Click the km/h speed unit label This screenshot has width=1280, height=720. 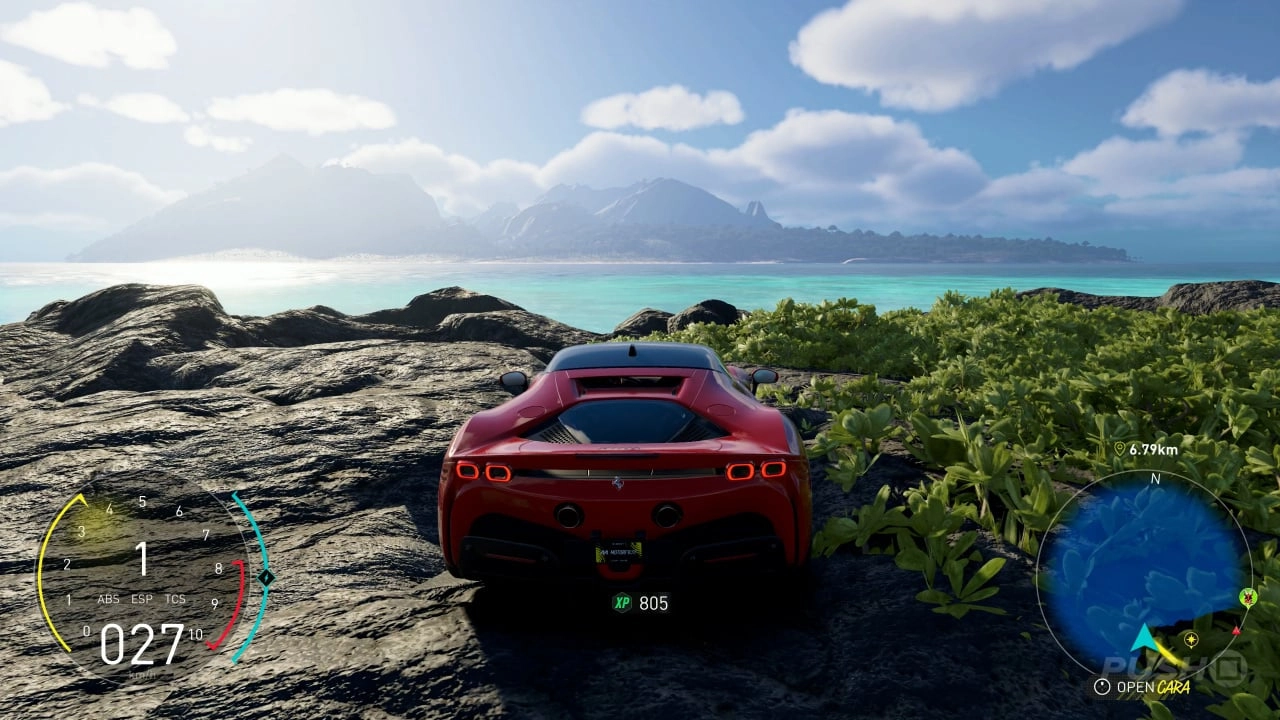(143, 673)
